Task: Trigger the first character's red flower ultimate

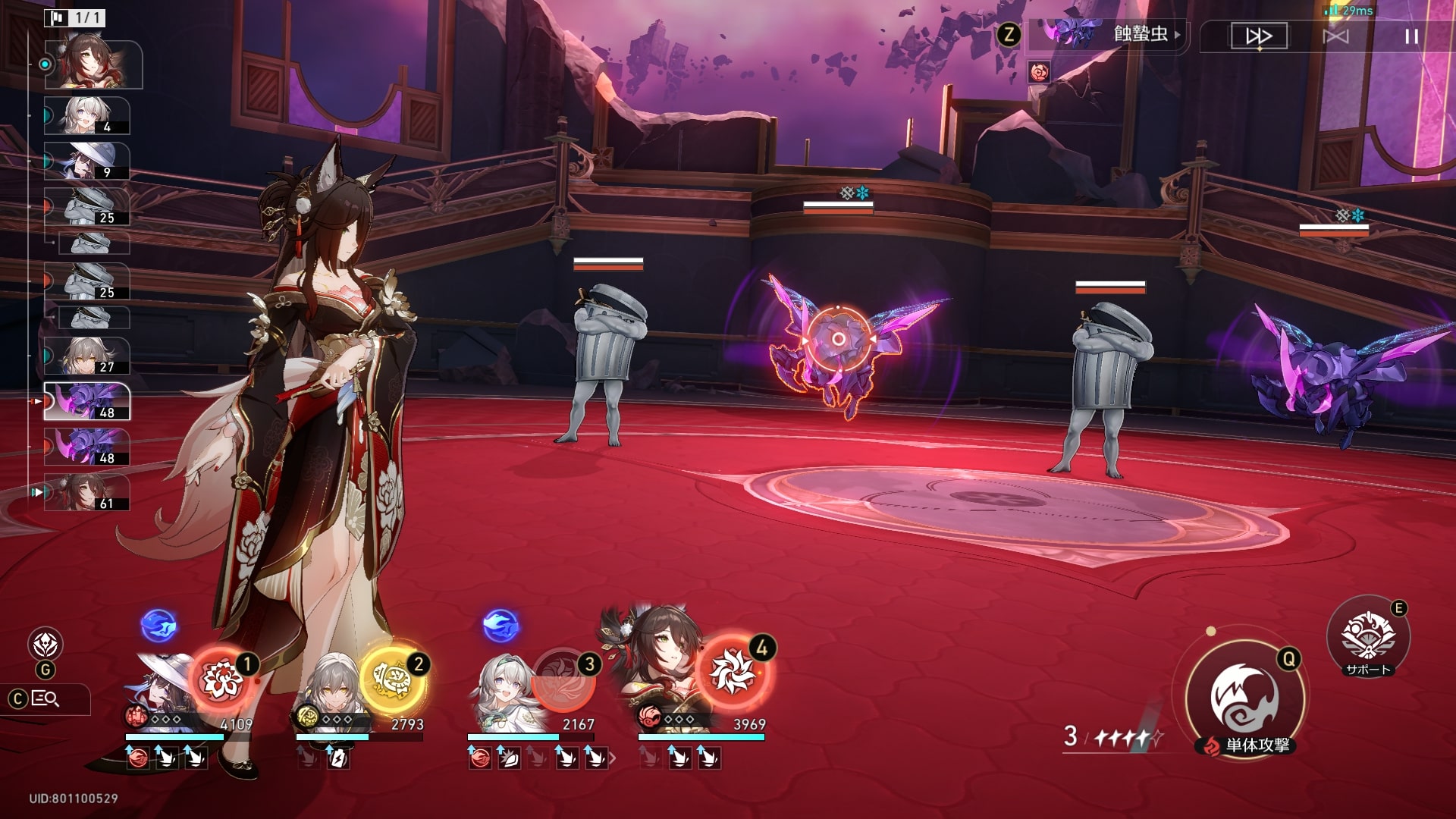Action: pos(221,679)
